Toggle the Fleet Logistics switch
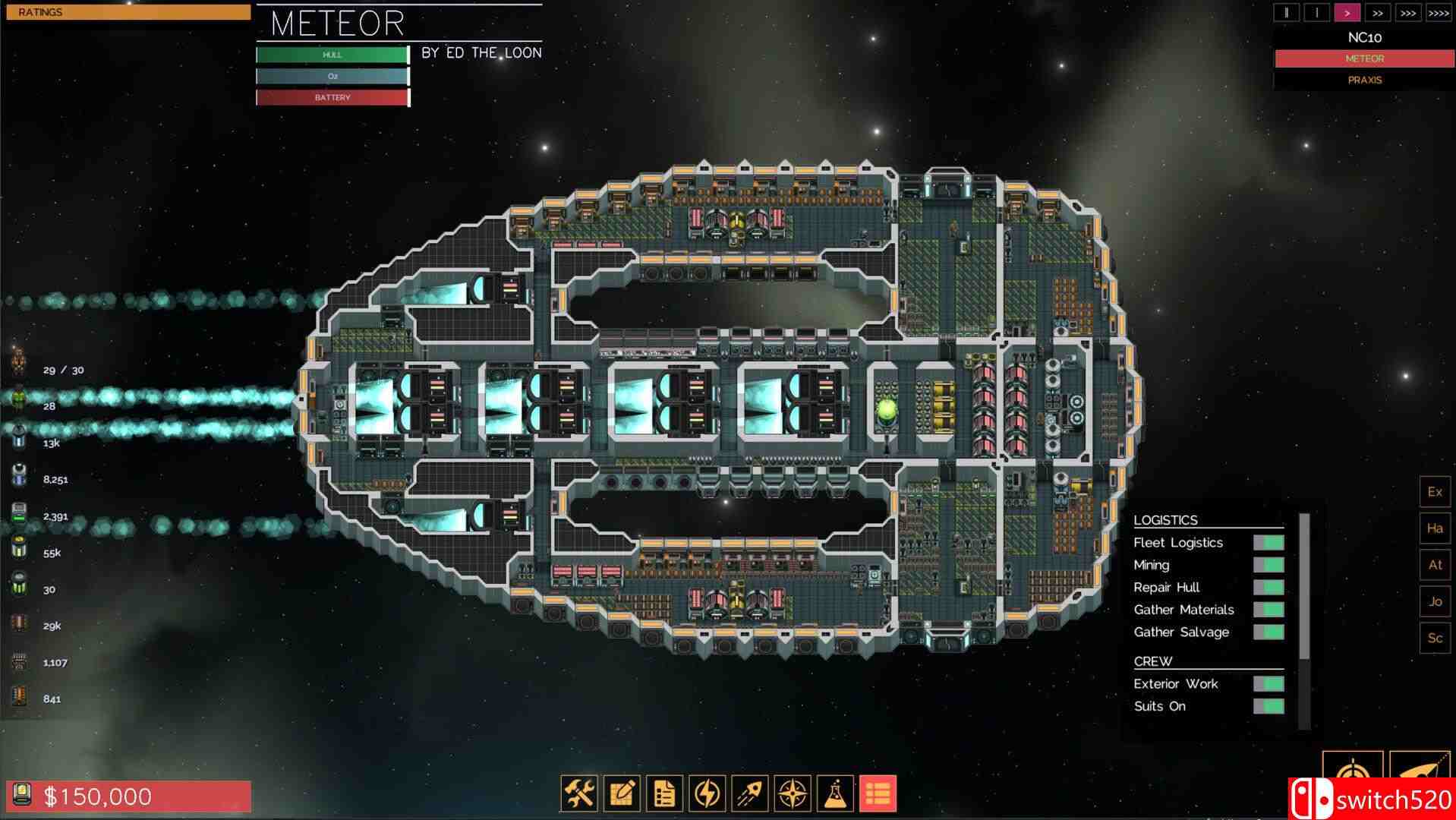 coord(1268,543)
